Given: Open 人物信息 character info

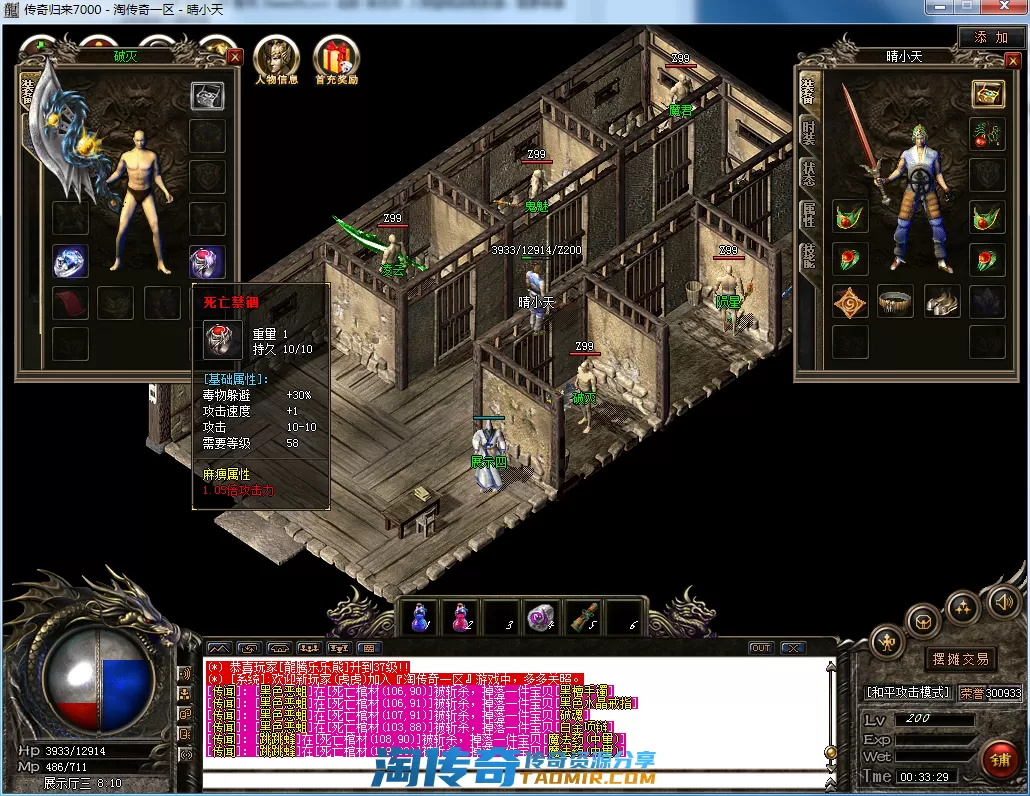Looking at the screenshot, I should [276, 60].
